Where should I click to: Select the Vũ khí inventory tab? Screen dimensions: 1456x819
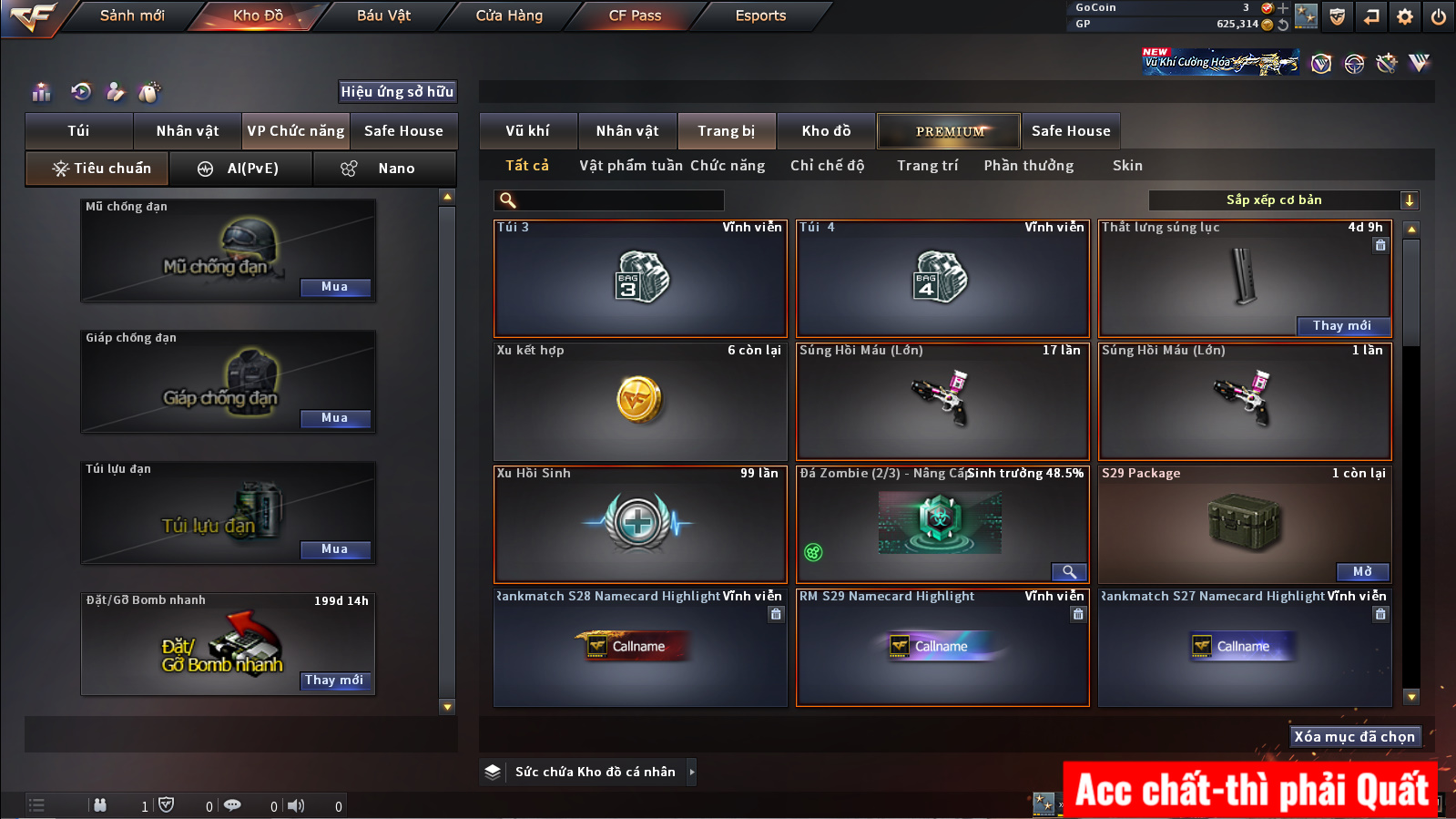[x=527, y=131]
